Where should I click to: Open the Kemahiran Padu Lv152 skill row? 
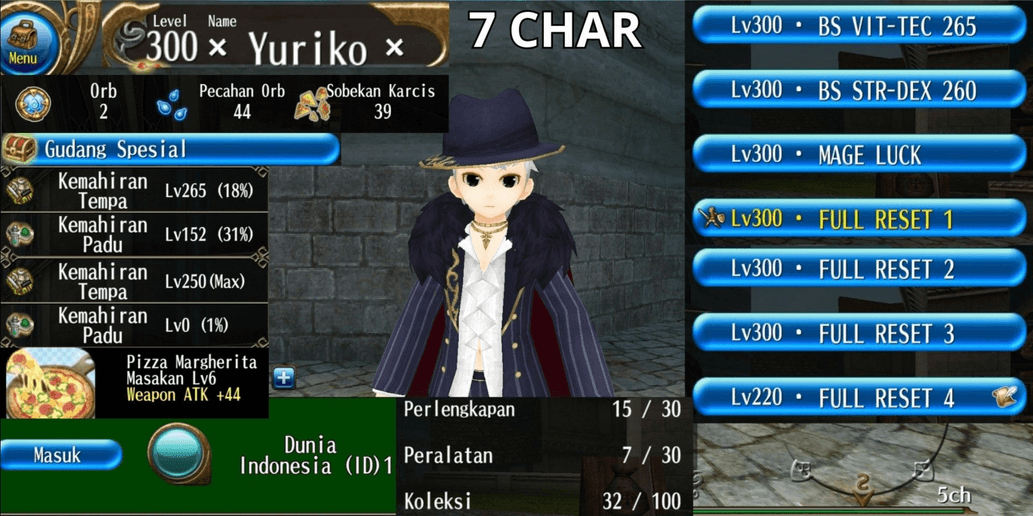(x=135, y=234)
